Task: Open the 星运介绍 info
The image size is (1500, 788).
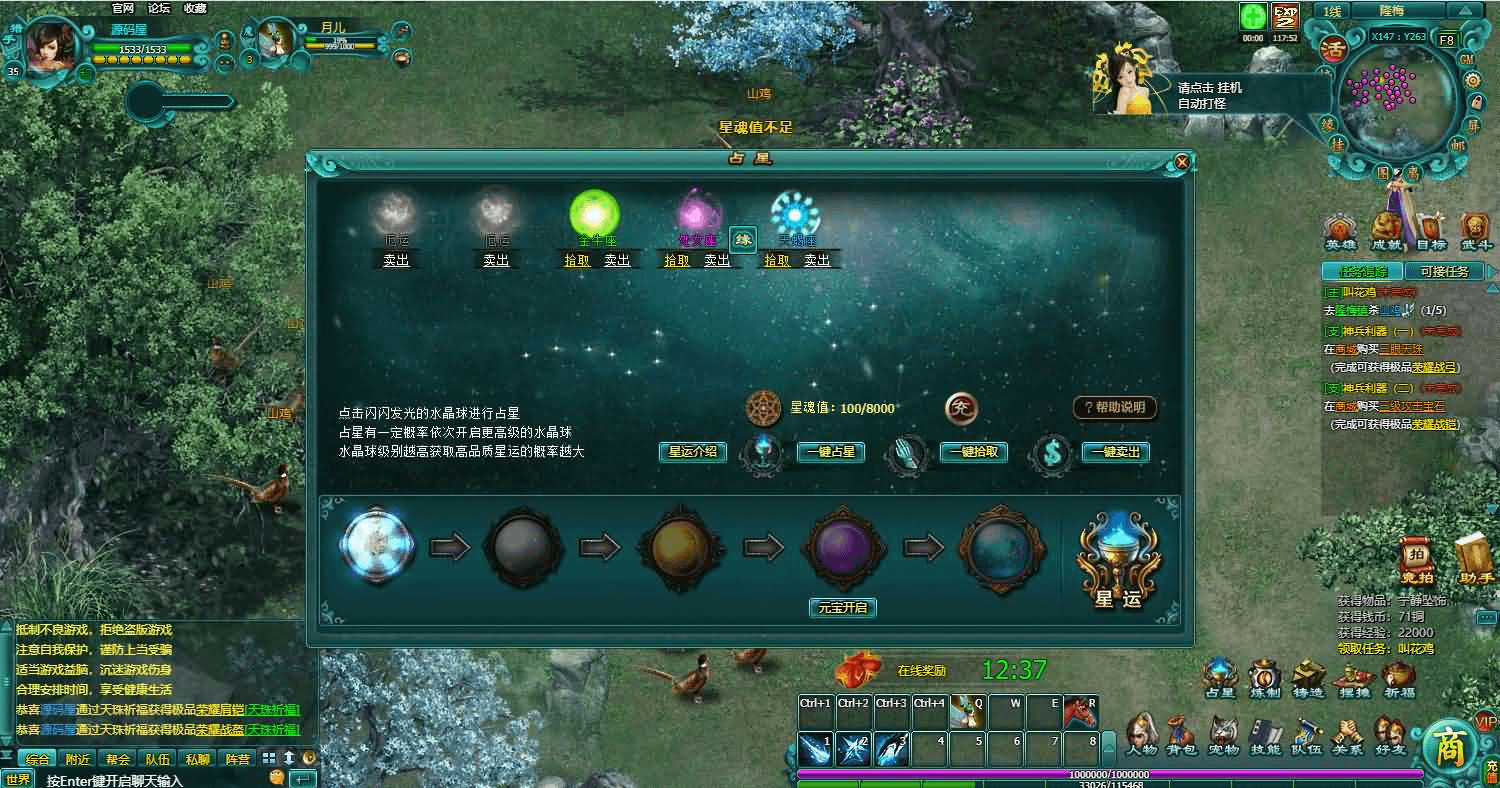Action: (692, 452)
